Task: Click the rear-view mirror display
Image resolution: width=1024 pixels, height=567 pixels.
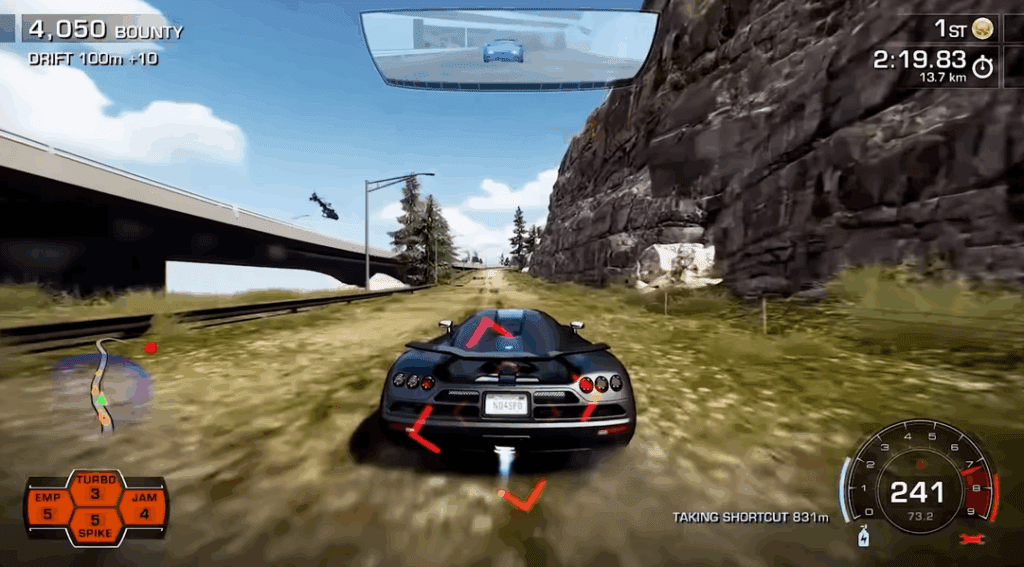Action: [x=509, y=48]
